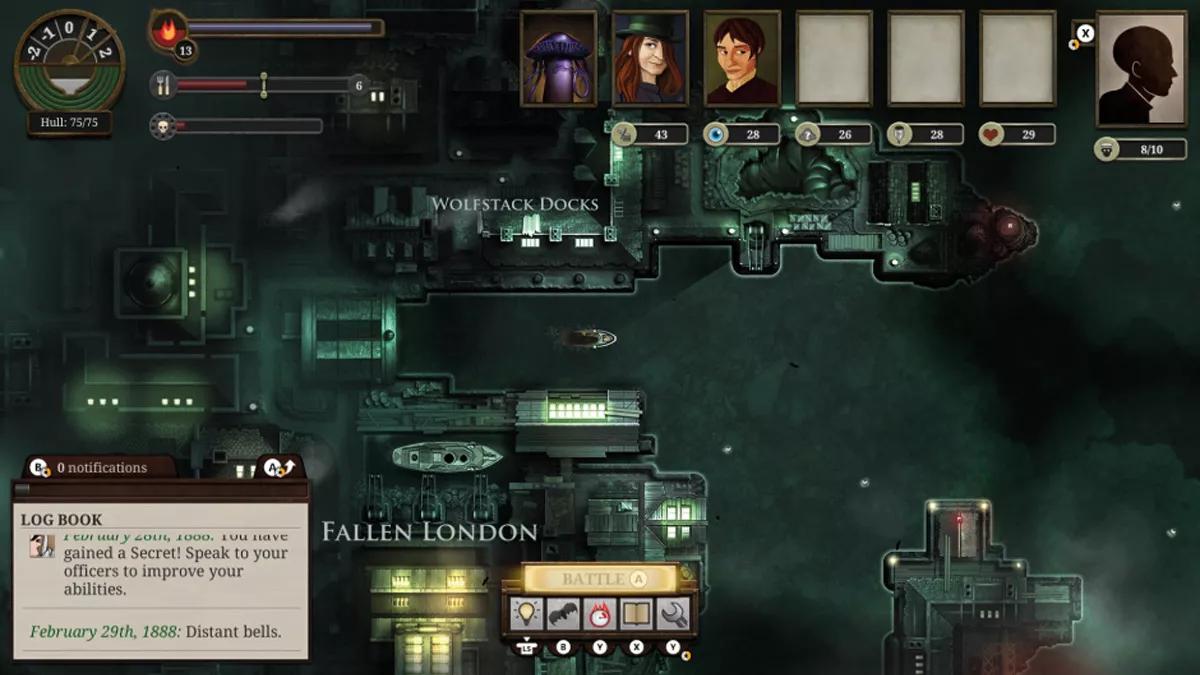This screenshot has height=675, width=1200.
Task: Toggle the ship's lightbulb lamp icon
Action: 527,612
